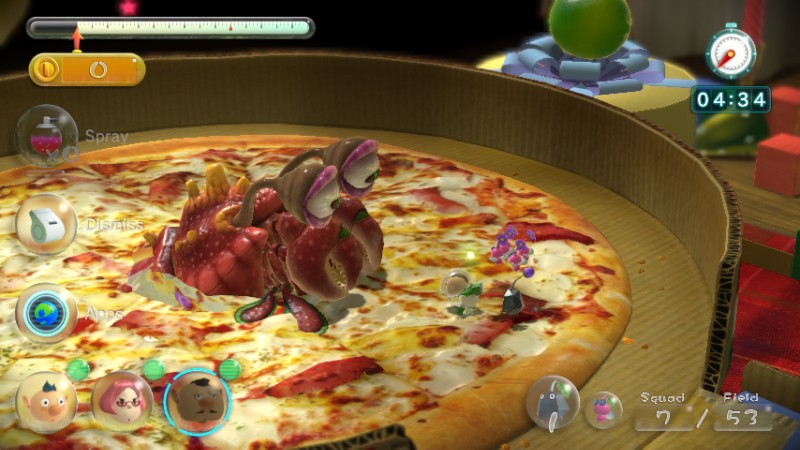
Task: Switch to blue-haired captain Alph
Action: (x=46, y=402)
